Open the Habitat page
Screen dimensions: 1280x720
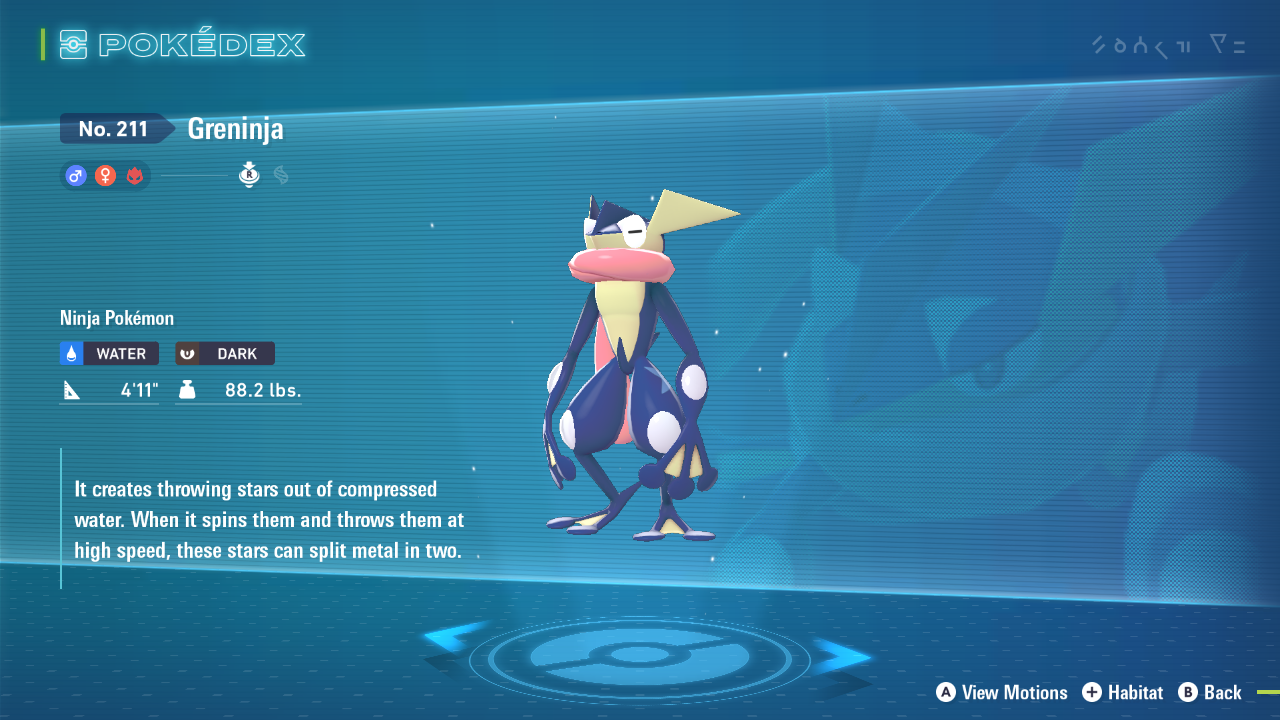pos(1122,692)
